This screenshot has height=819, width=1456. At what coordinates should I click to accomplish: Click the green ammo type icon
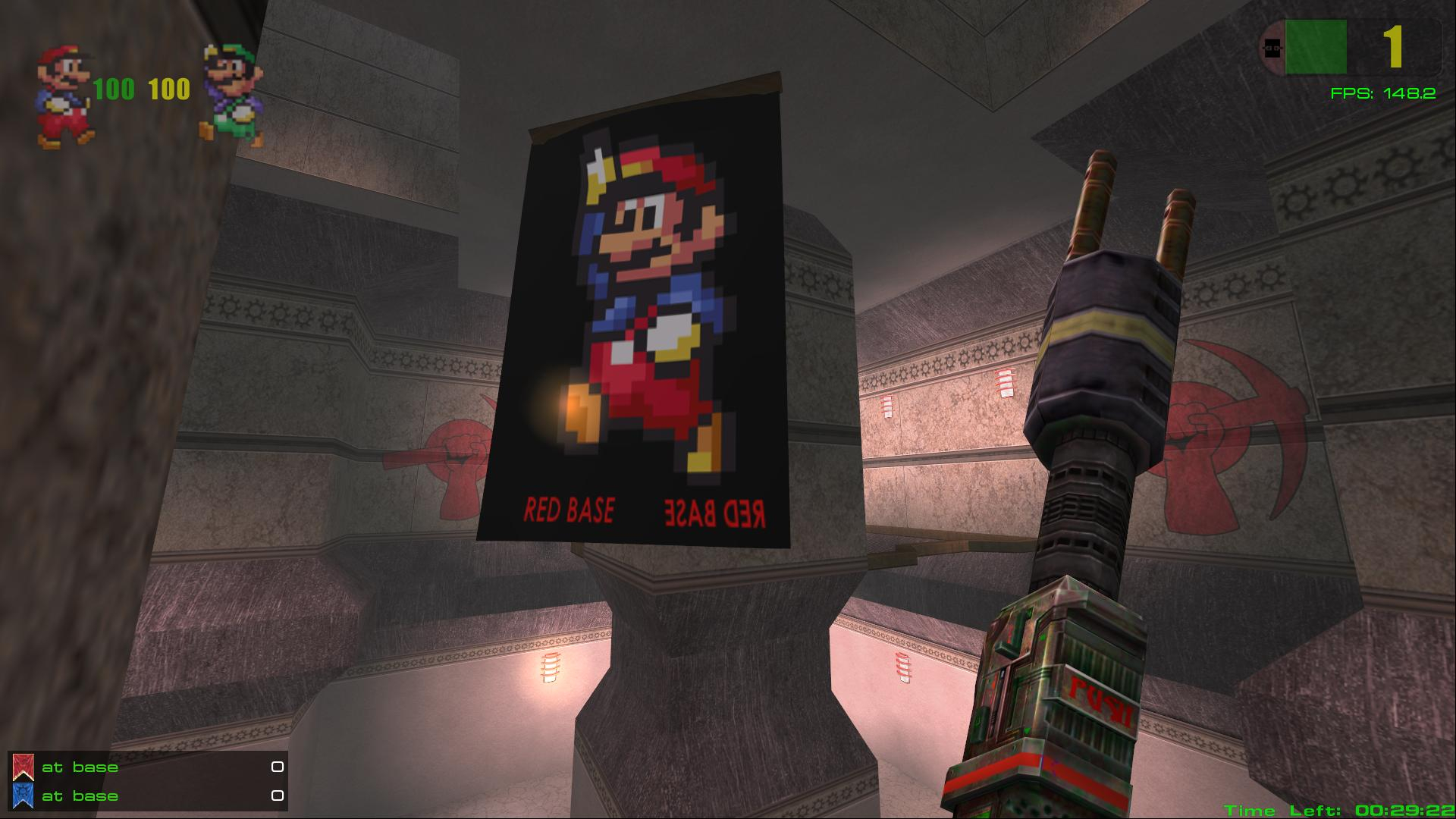coord(1315,47)
